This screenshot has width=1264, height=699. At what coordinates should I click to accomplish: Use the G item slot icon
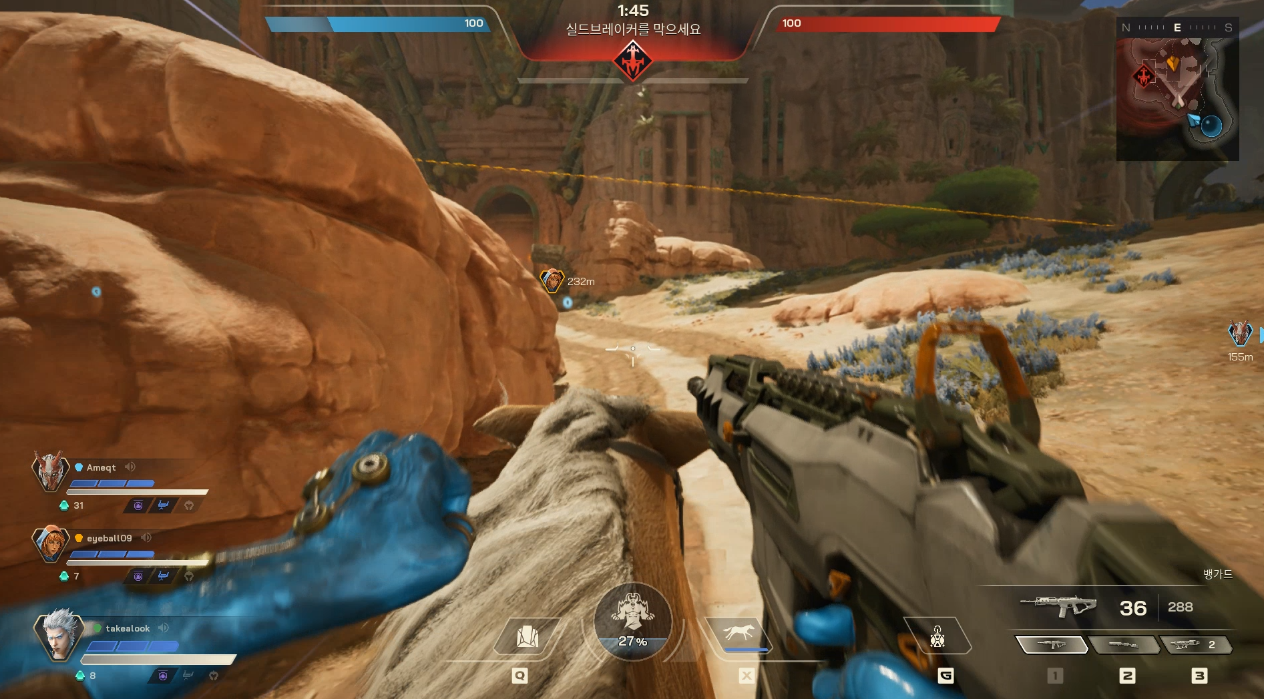click(x=937, y=636)
